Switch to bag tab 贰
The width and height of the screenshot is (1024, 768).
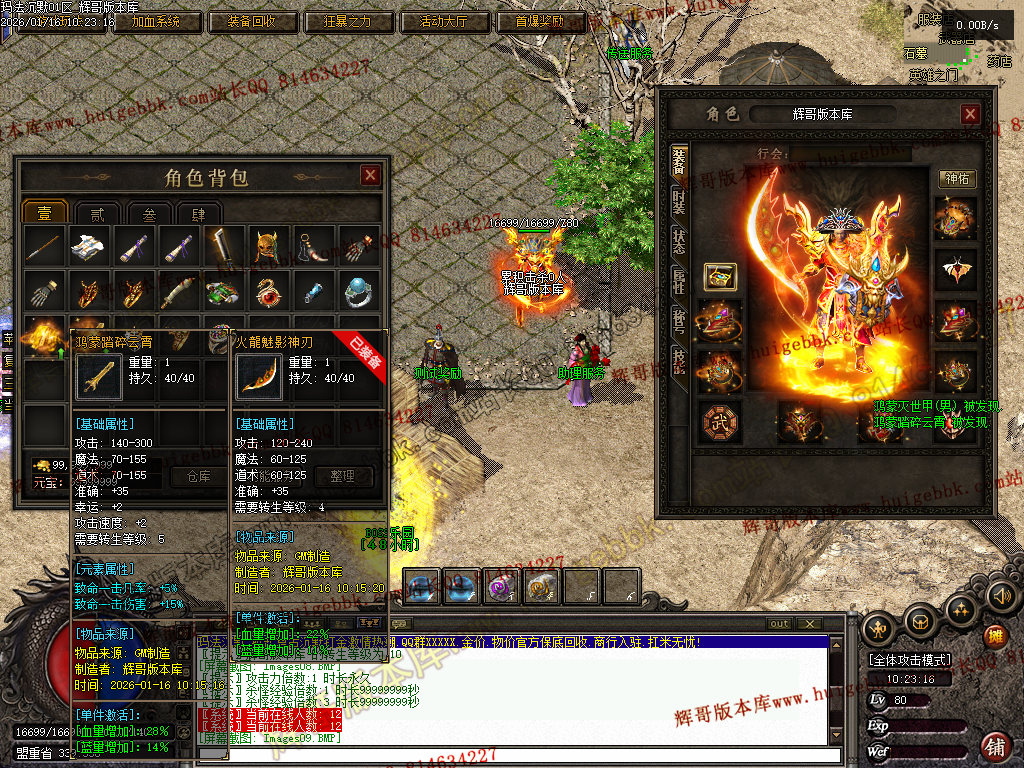coord(97,213)
